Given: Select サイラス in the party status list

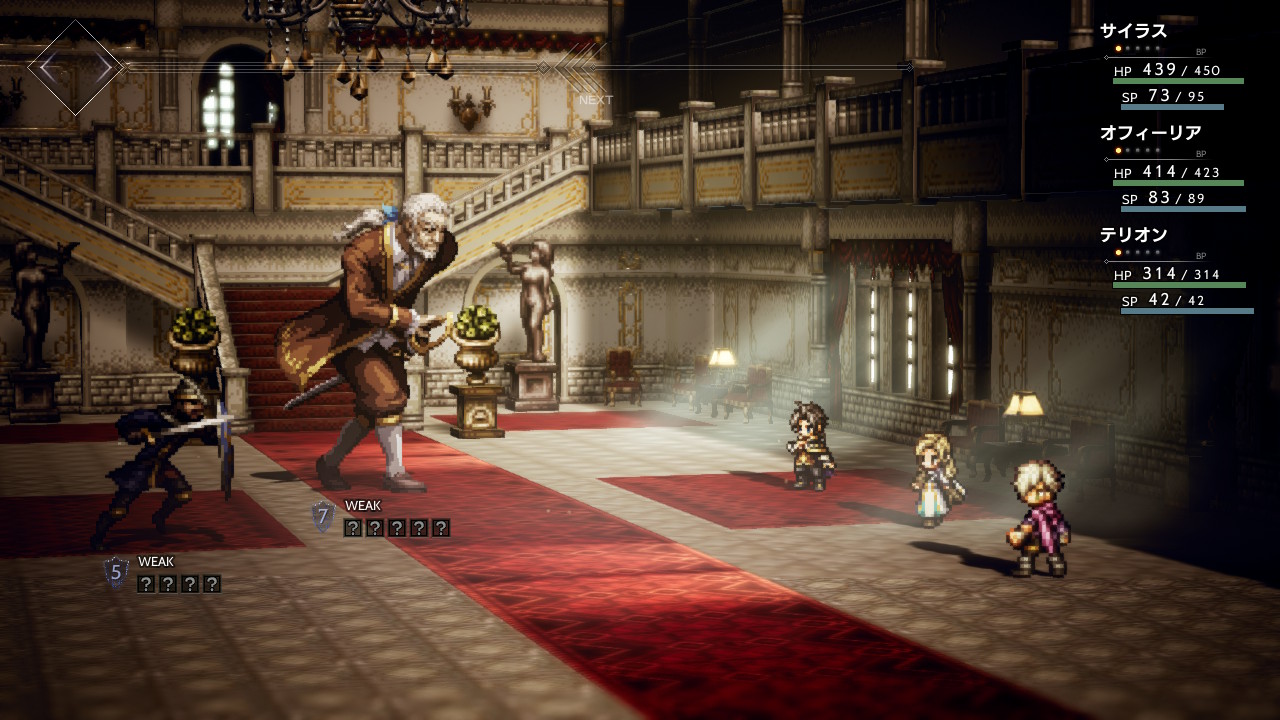Looking at the screenshot, I should point(1133,31).
